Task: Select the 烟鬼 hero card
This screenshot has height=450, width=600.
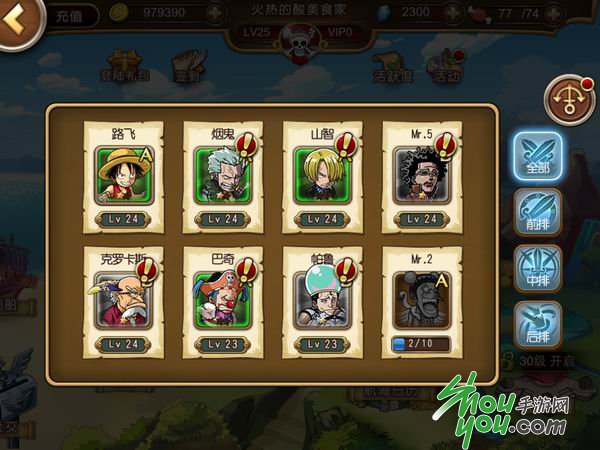Action: [x=223, y=178]
